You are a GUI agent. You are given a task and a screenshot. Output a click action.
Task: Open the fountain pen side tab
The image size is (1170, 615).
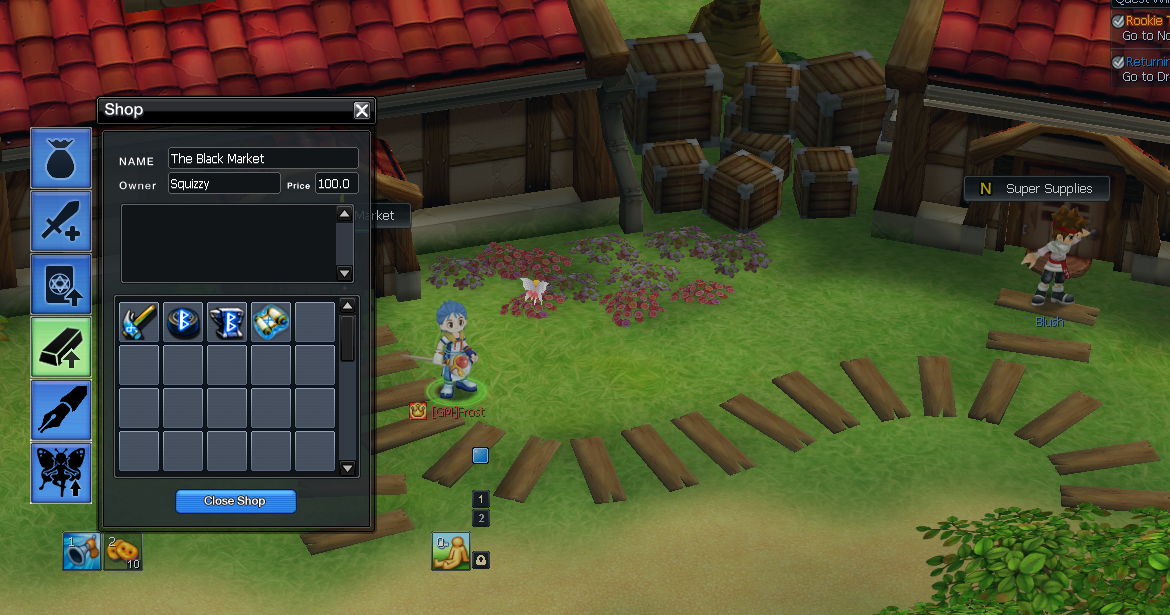point(62,410)
